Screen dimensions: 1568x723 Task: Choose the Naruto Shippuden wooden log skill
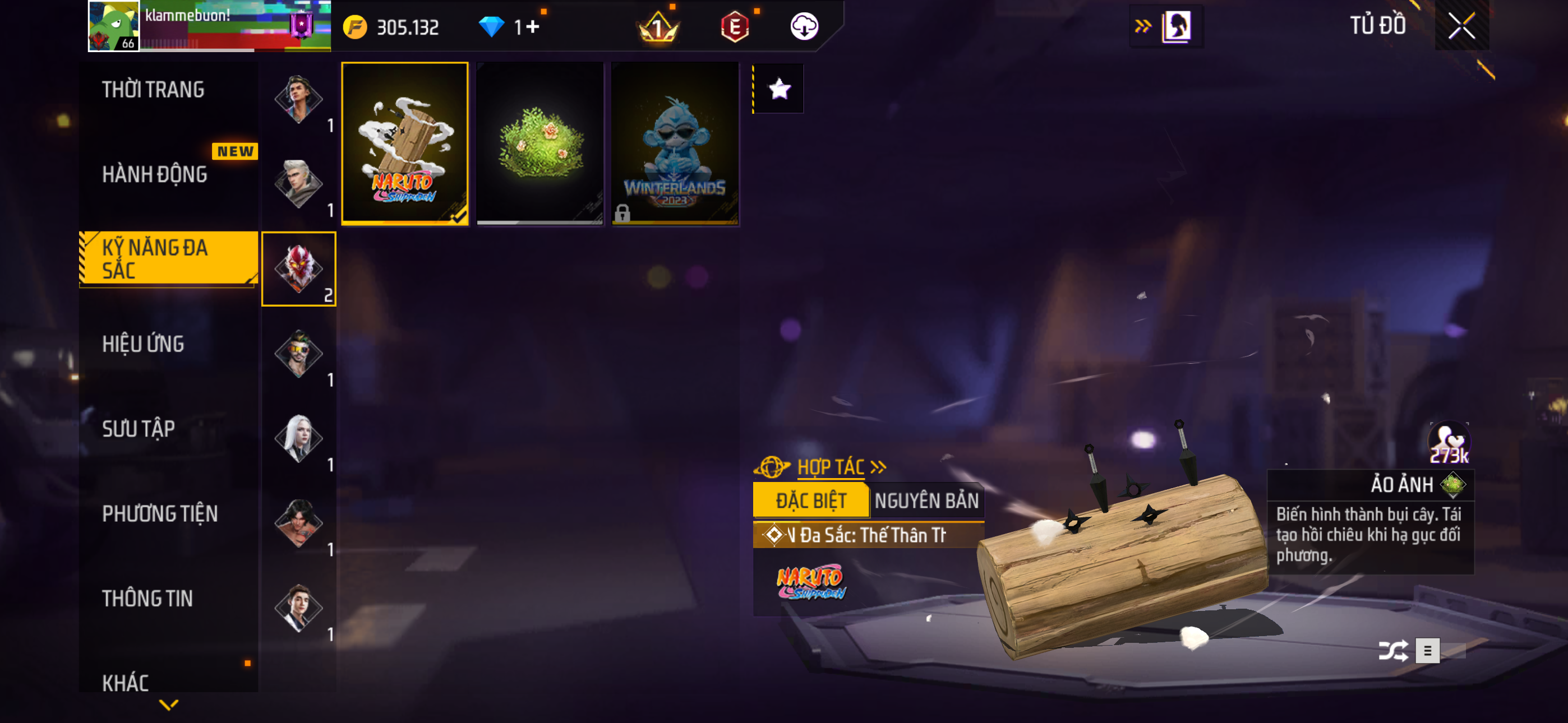(x=405, y=143)
